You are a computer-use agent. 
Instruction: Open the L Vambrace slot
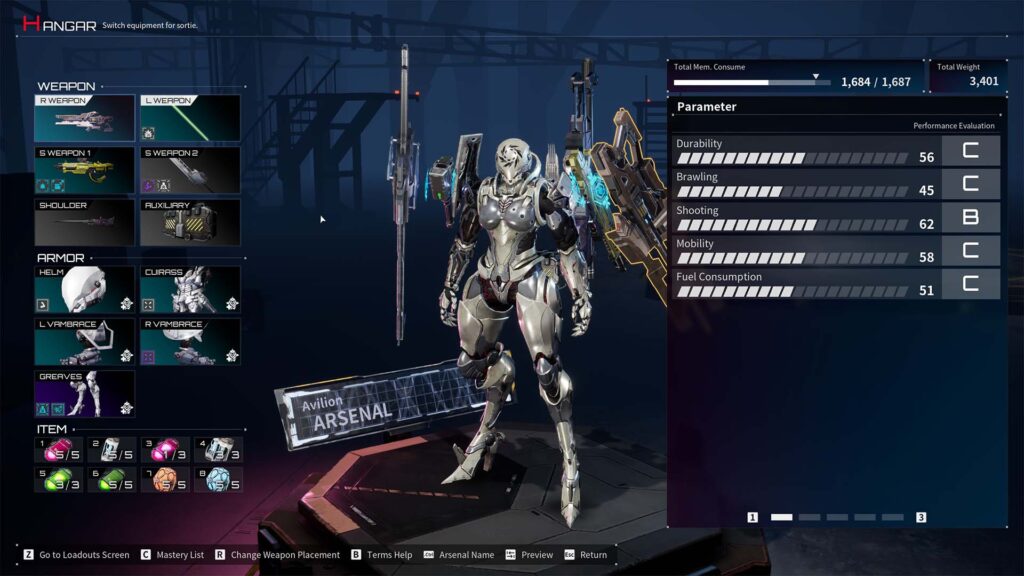click(85, 342)
